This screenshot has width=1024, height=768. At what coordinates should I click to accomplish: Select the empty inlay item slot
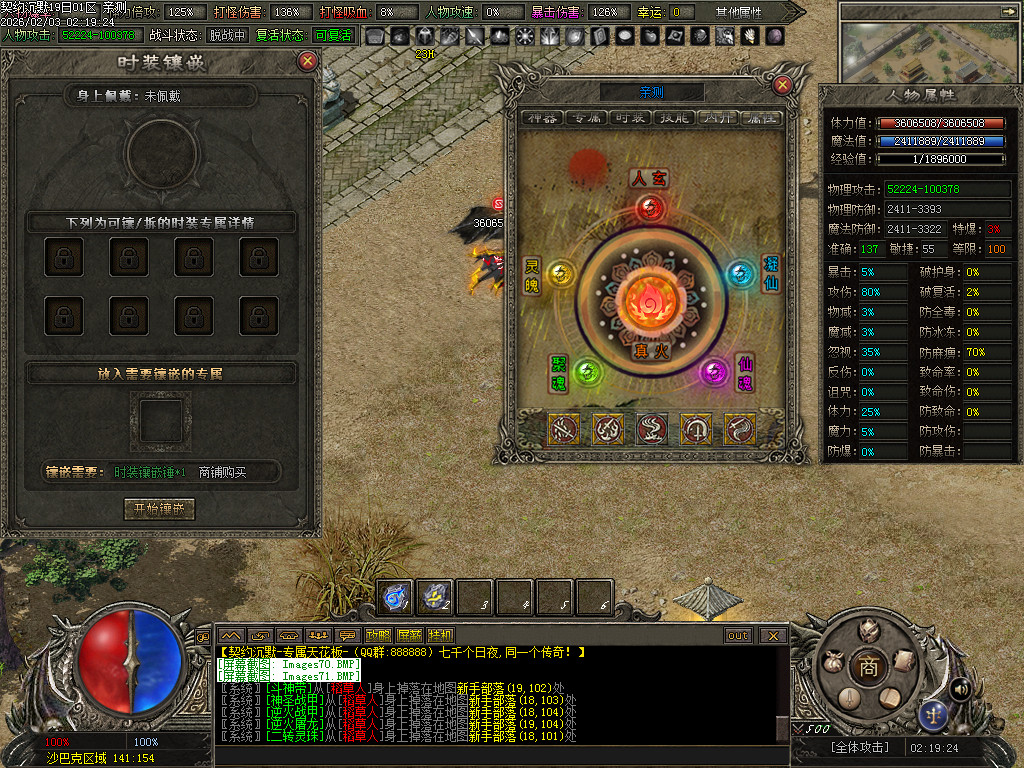point(159,421)
